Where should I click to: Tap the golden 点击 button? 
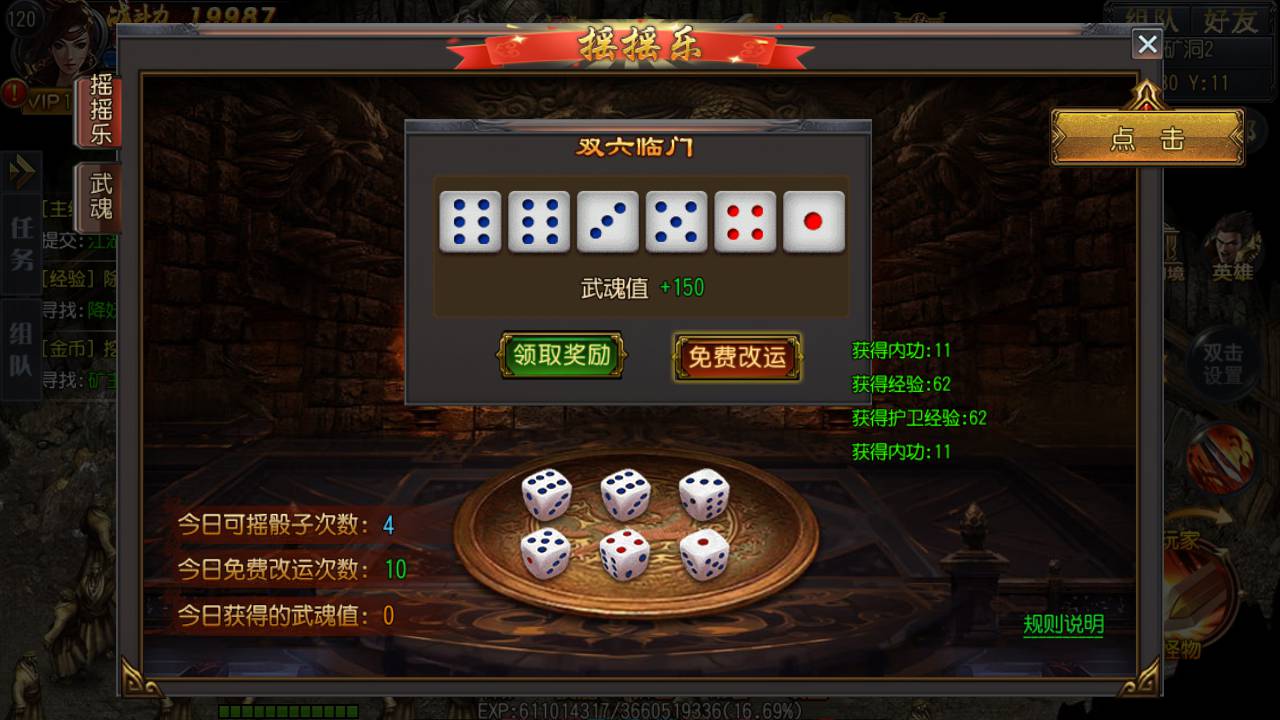tap(1146, 138)
